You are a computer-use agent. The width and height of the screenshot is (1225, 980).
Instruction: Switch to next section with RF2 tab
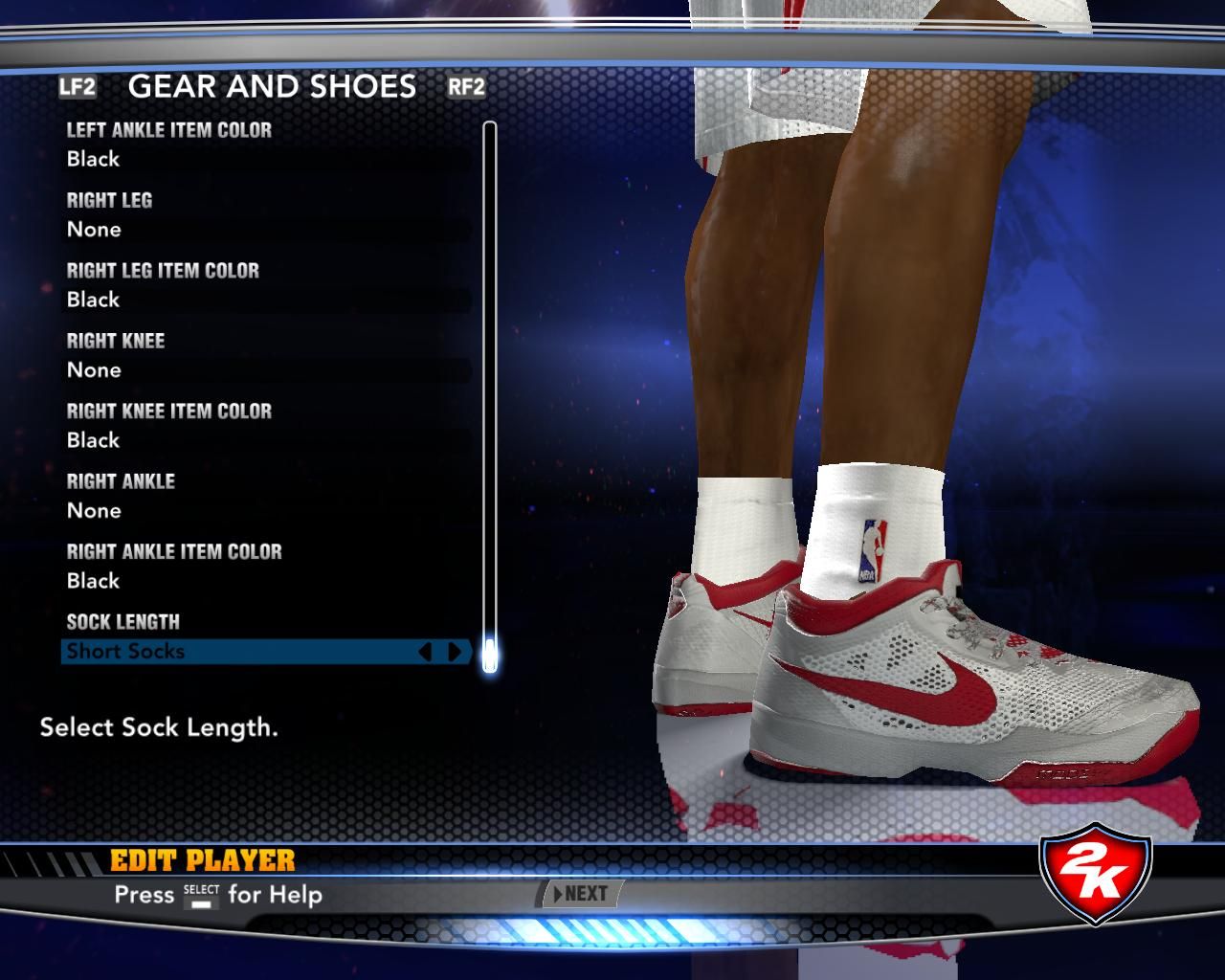[466, 87]
